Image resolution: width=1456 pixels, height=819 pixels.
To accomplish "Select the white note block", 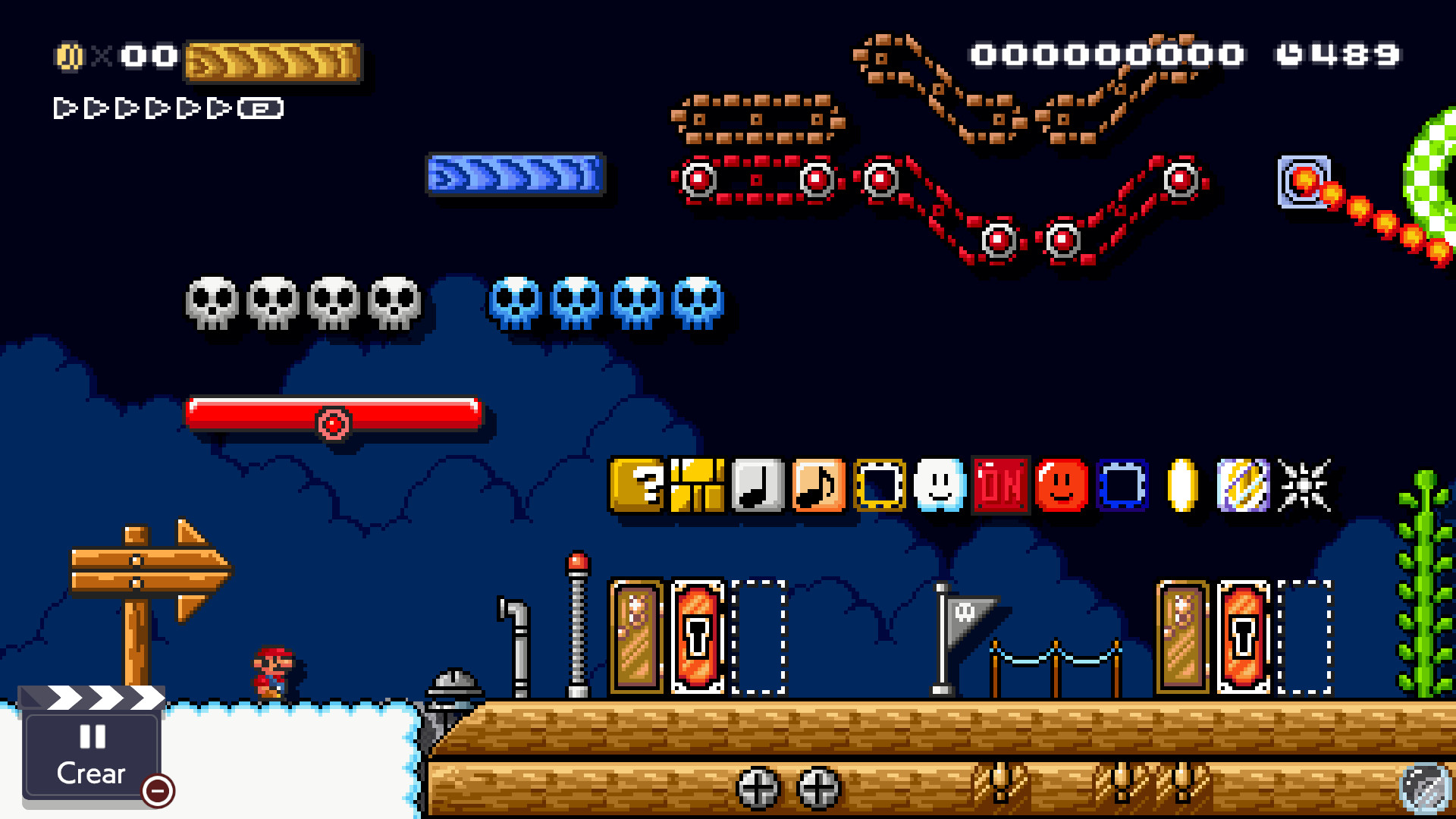I will tap(758, 485).
